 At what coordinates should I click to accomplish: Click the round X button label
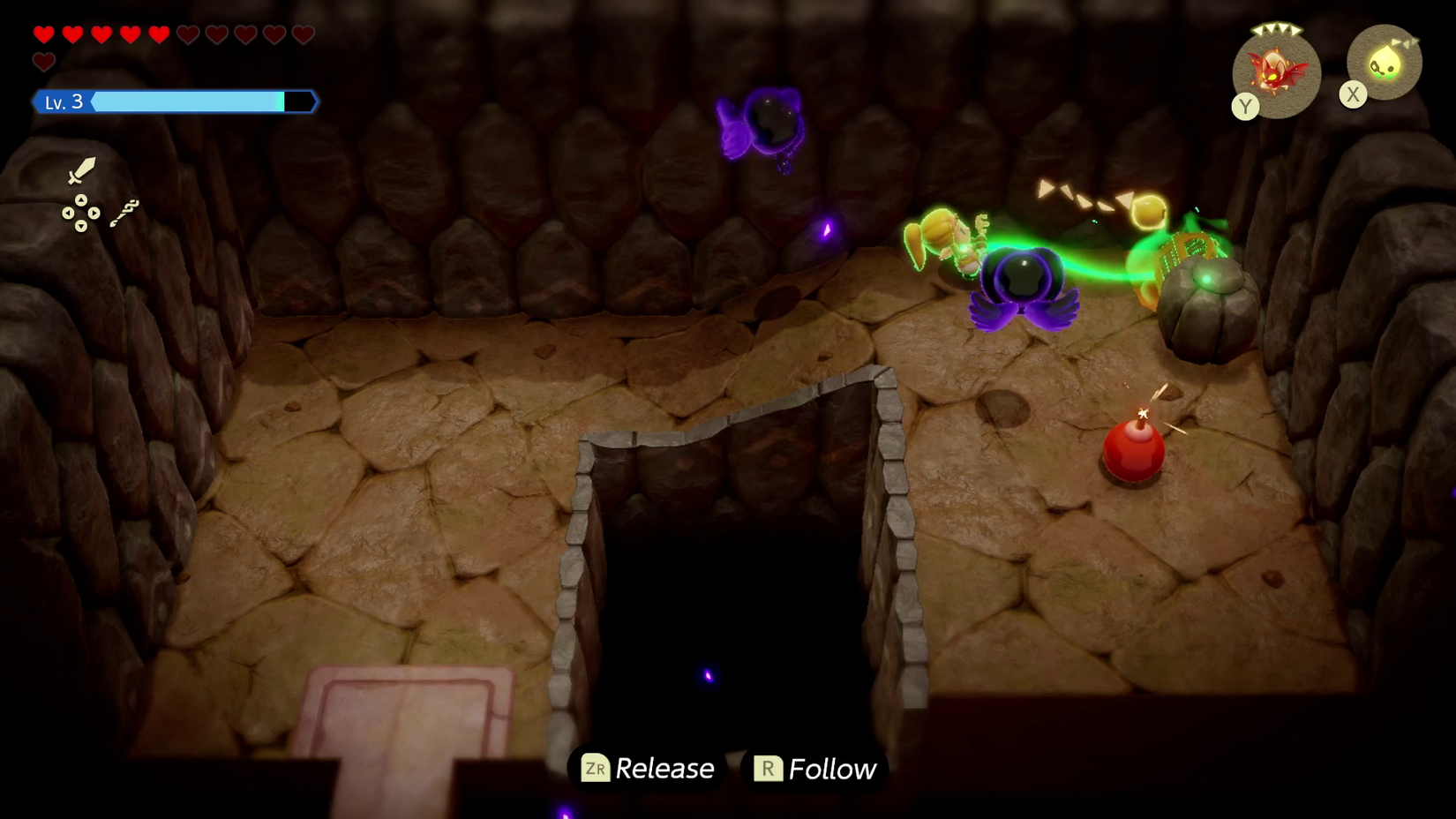1353,95
